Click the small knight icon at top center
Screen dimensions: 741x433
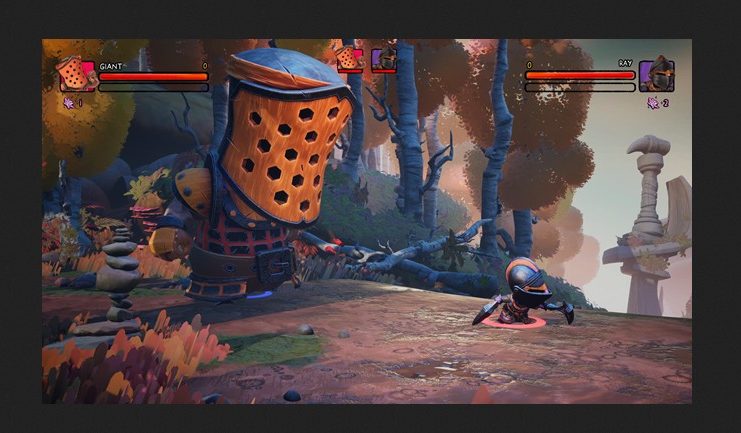(x=384, y=58)
